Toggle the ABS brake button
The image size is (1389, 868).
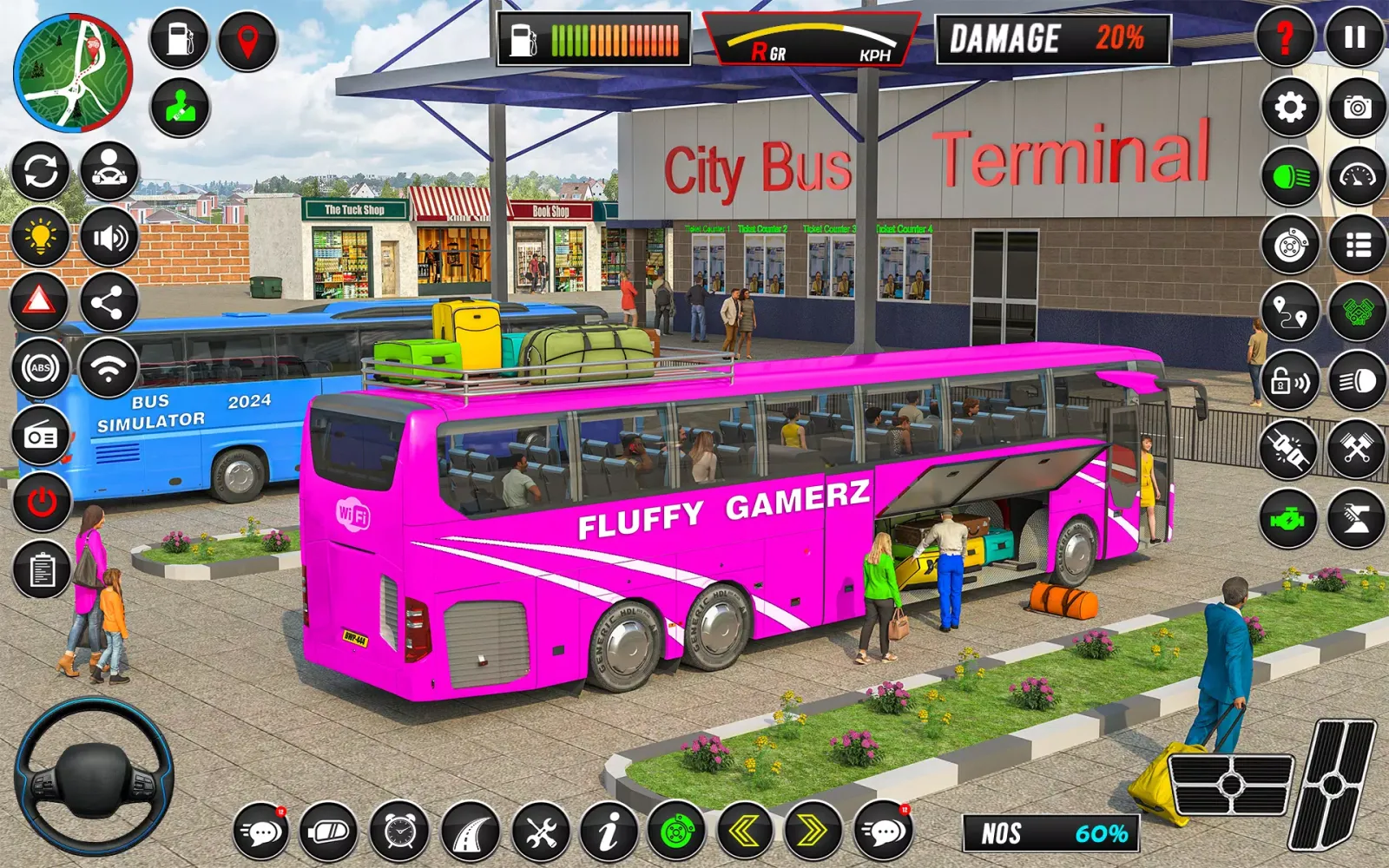tap(41, 368)
